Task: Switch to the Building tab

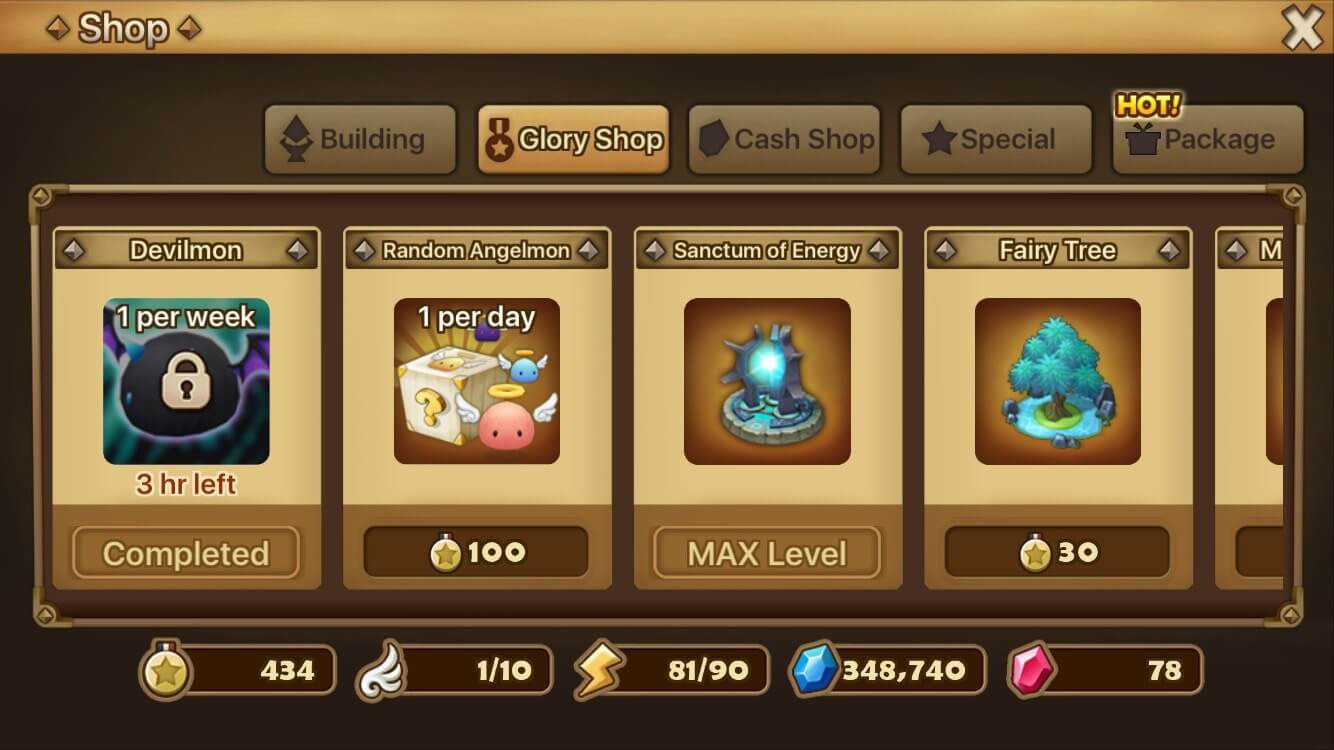Action: tap(360, 140)
